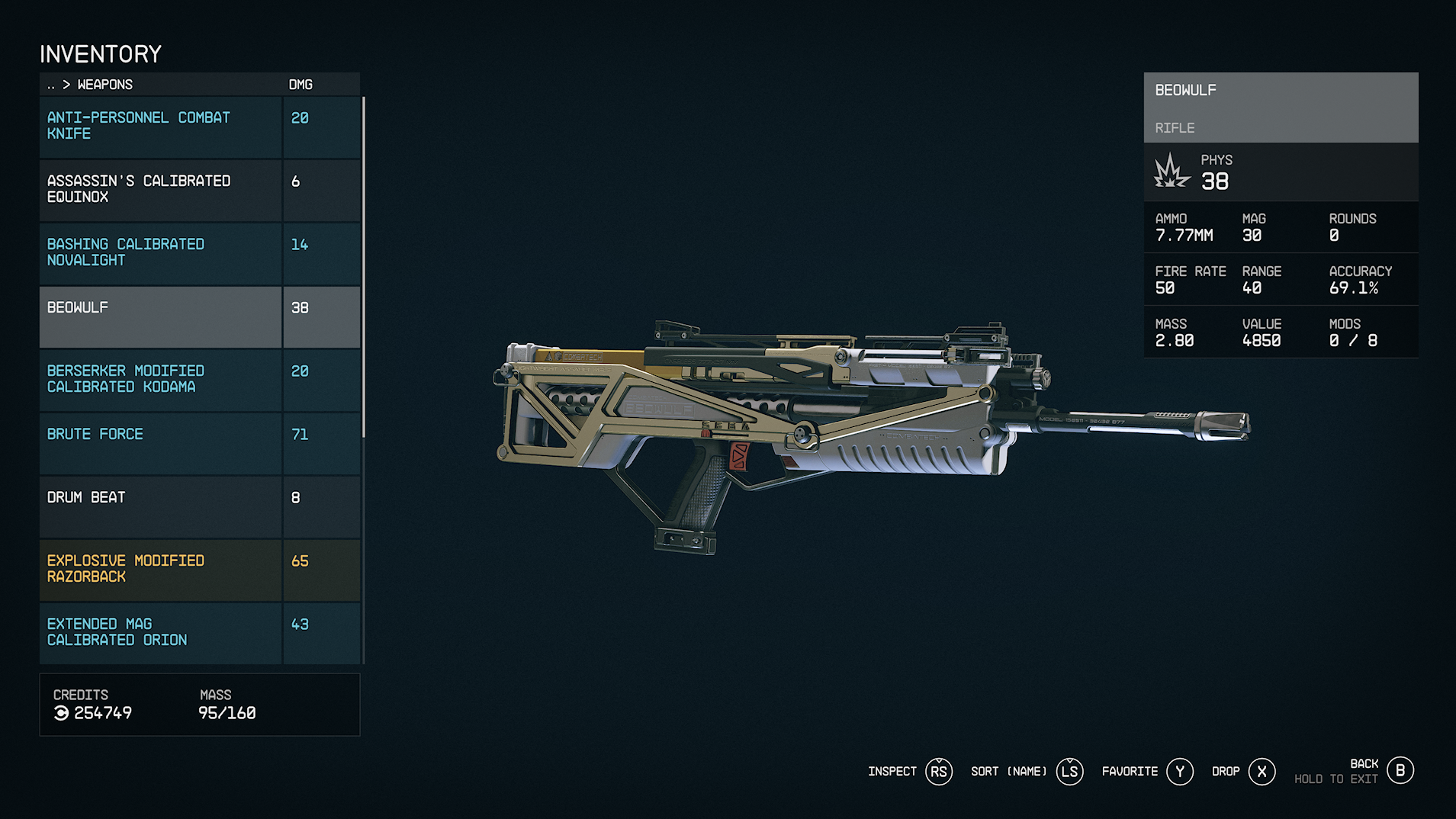Pick the Berserker Modified Calibrated Kodama

[161, 380]
